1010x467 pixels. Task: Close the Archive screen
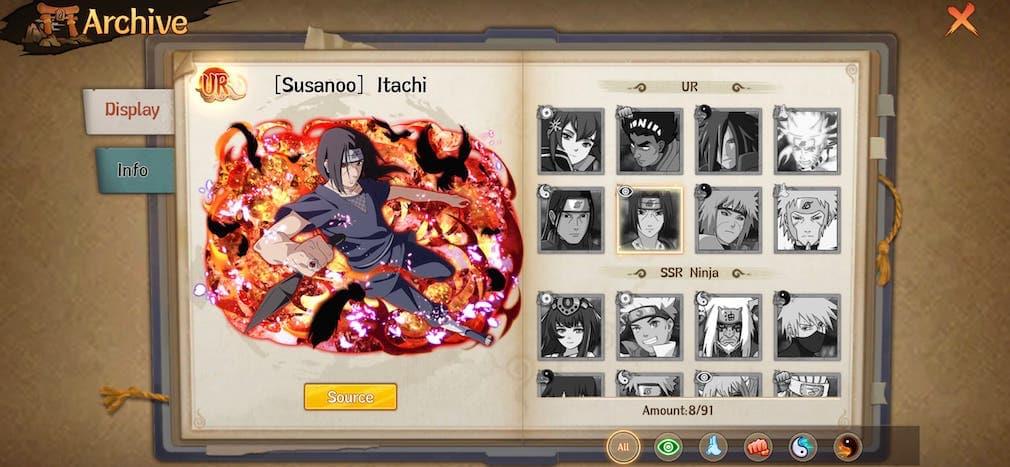[961, 19]
